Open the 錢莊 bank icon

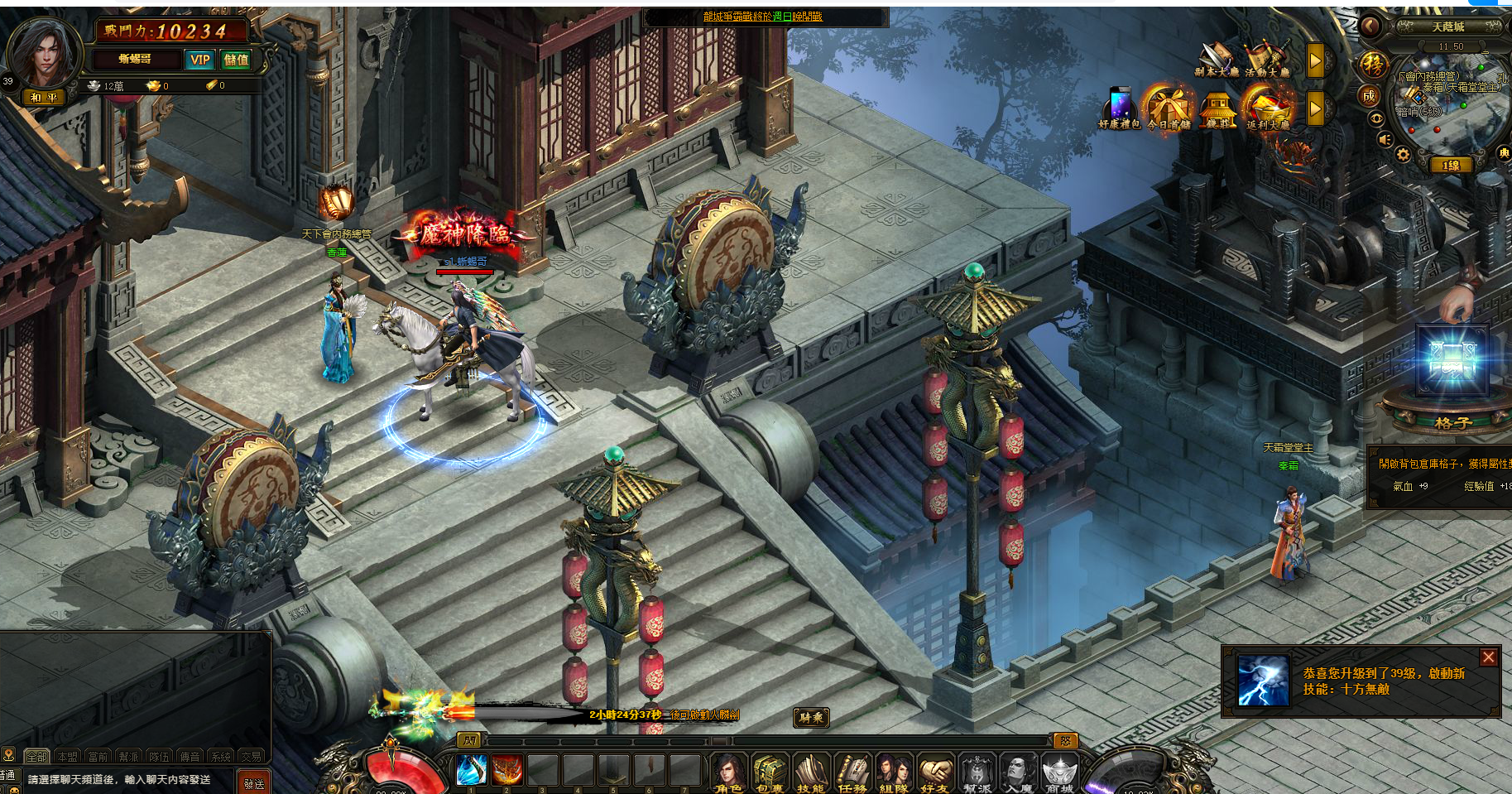coord(1217,109)
